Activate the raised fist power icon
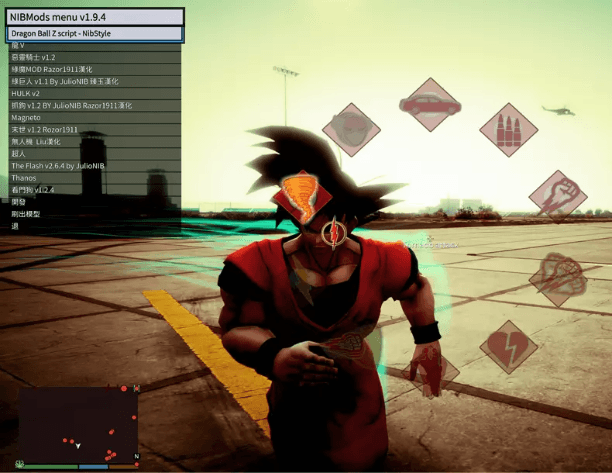 point(557,194)
